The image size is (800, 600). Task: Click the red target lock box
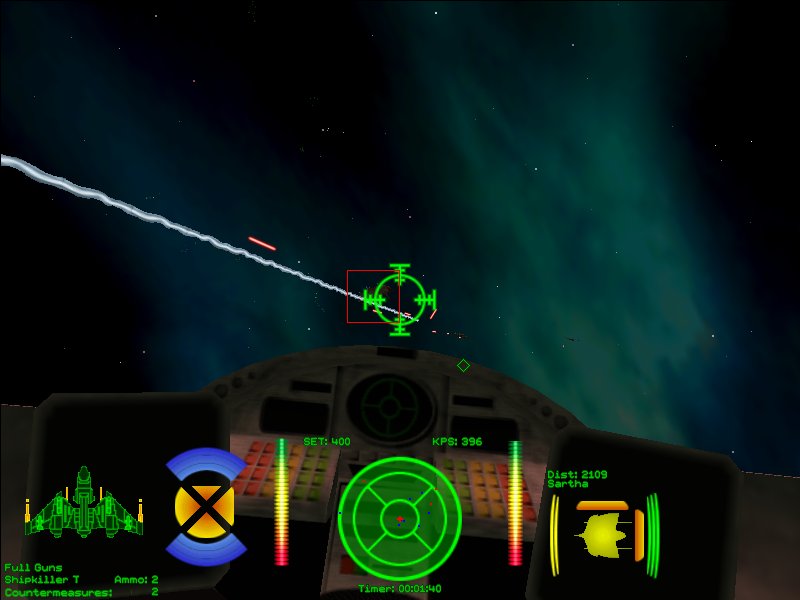pos(372,296)
